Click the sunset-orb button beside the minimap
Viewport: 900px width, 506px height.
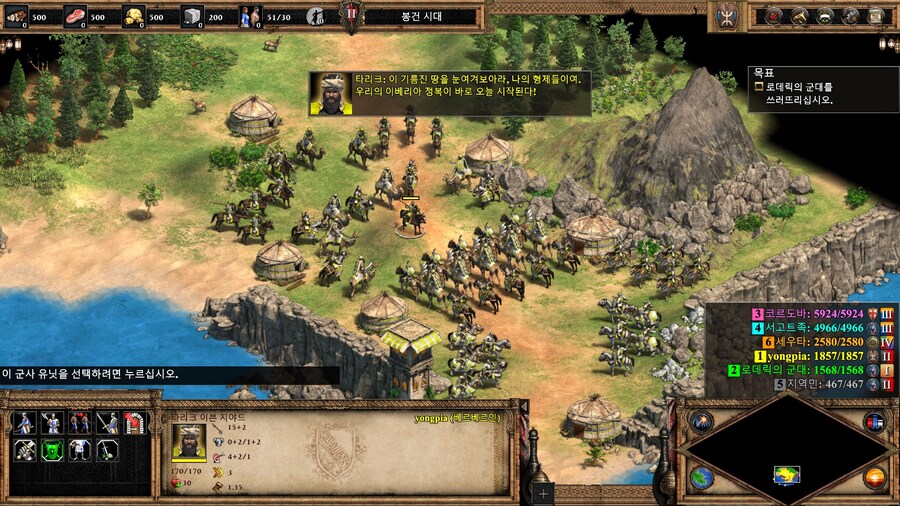[874, 478]
